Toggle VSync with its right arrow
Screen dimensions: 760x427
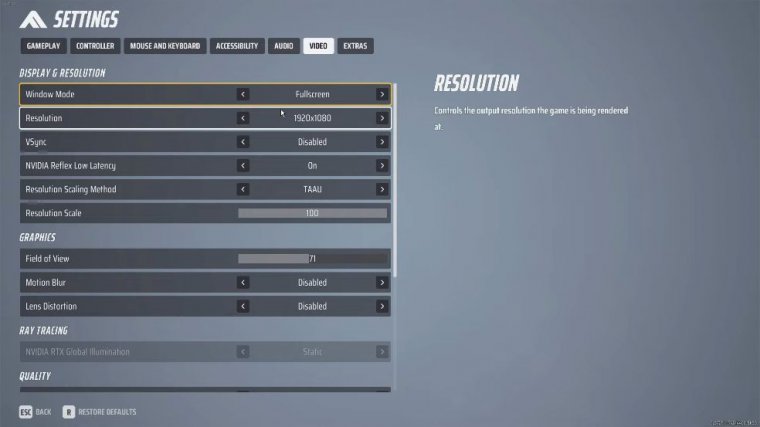tap(382, 142)
